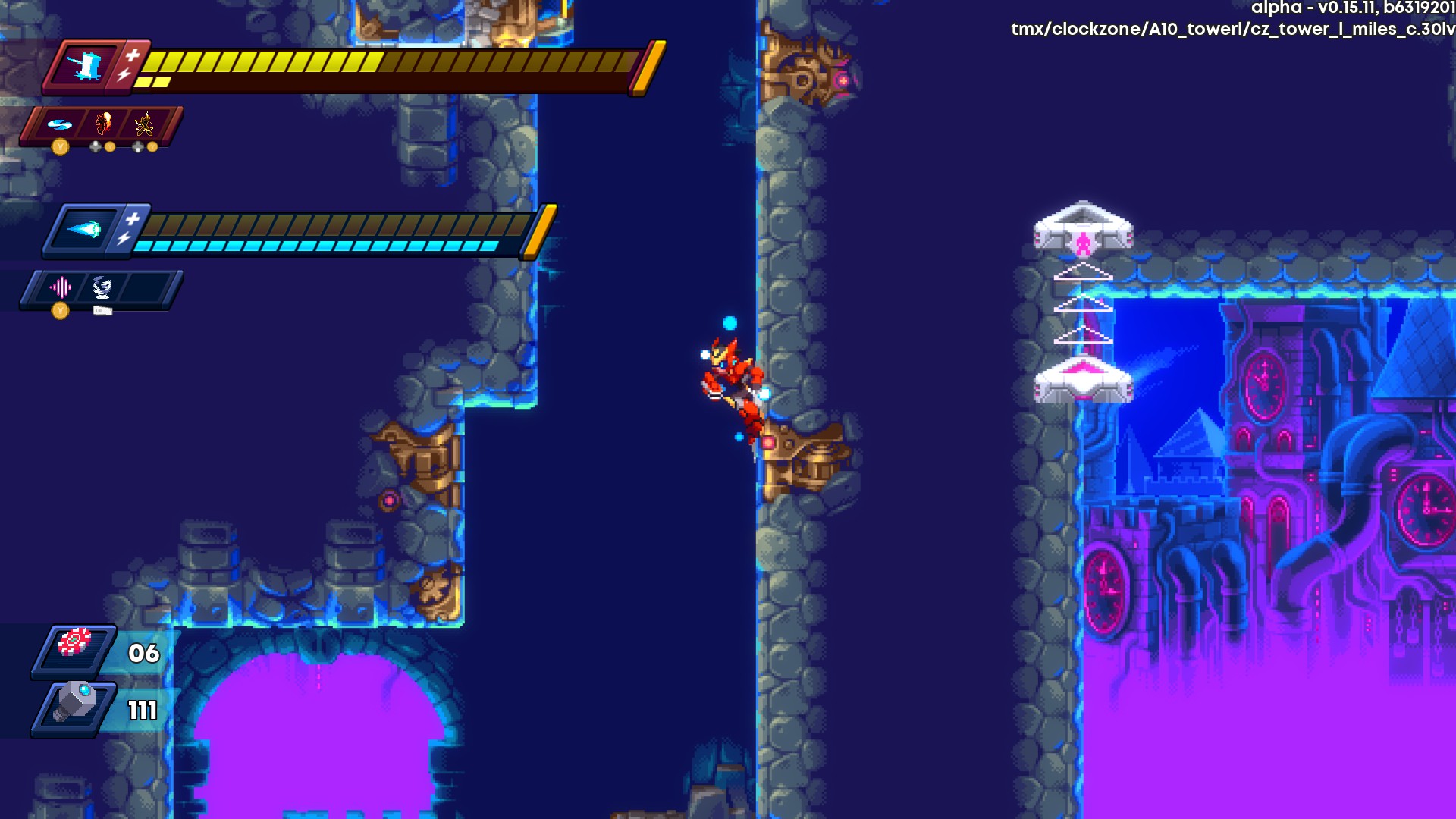Choose the flaming red ability icon
Viewport: 1456px width, 819px height.
click(x=102, y=124)
